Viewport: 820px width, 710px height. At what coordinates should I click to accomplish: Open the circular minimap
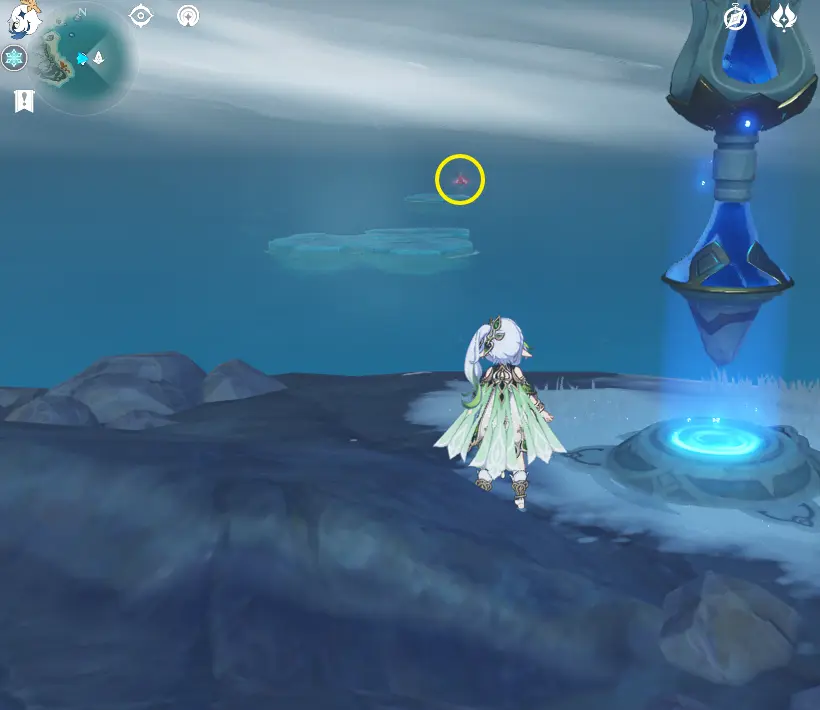tap(82, 58)
